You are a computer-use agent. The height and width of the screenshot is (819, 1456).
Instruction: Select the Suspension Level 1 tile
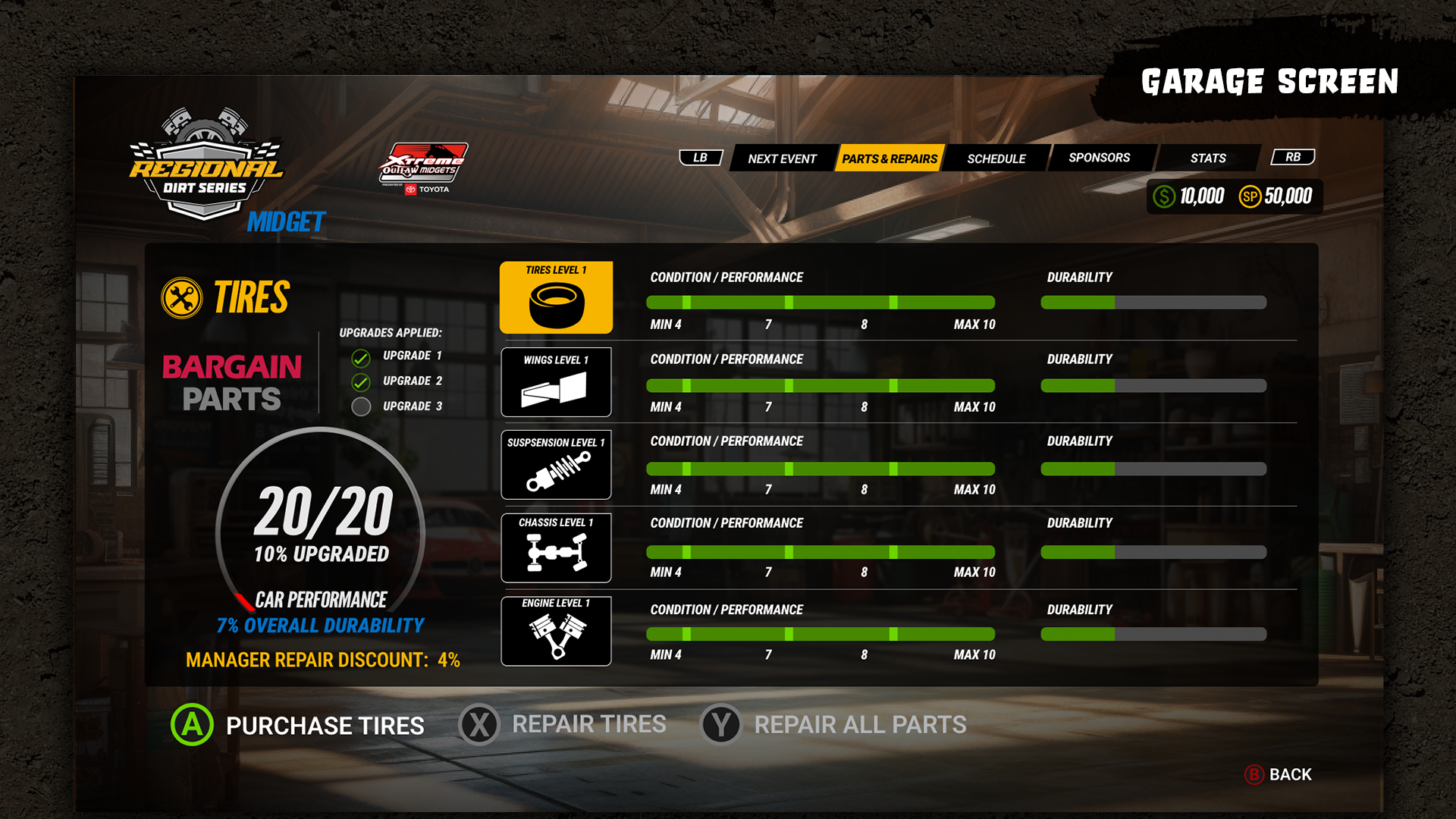pyautogui.click(x=556, y=465)
